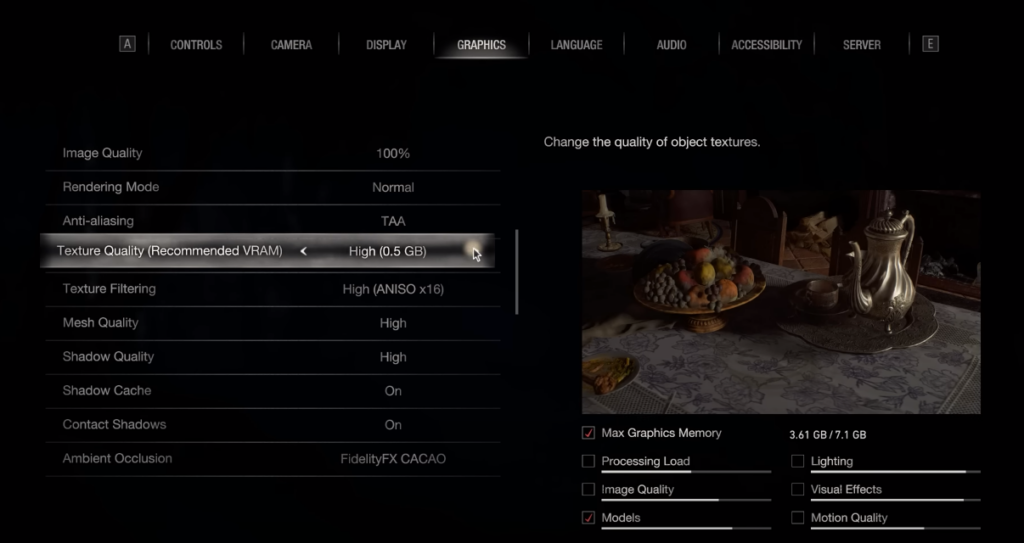Go to the Accessibility tab
Image resolution: width=1024 pixels, height=543 pixels.
pyautogui.click(x=766, y=45)
